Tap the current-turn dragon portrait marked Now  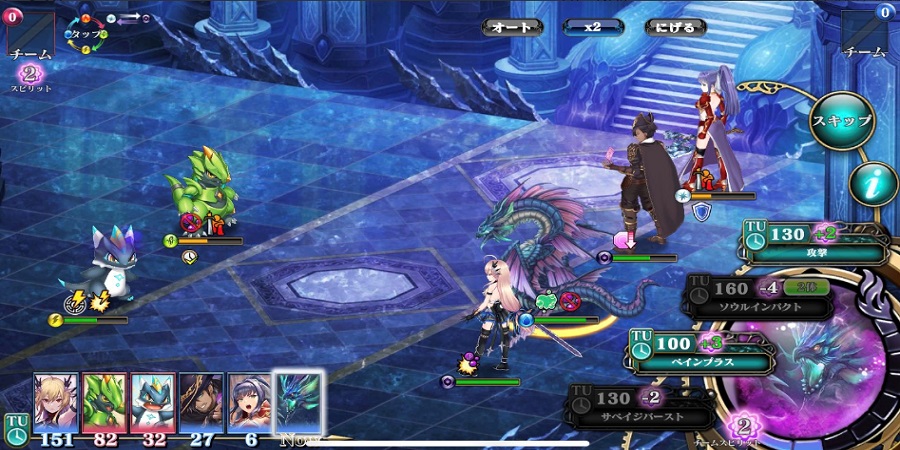pos(298,402)
